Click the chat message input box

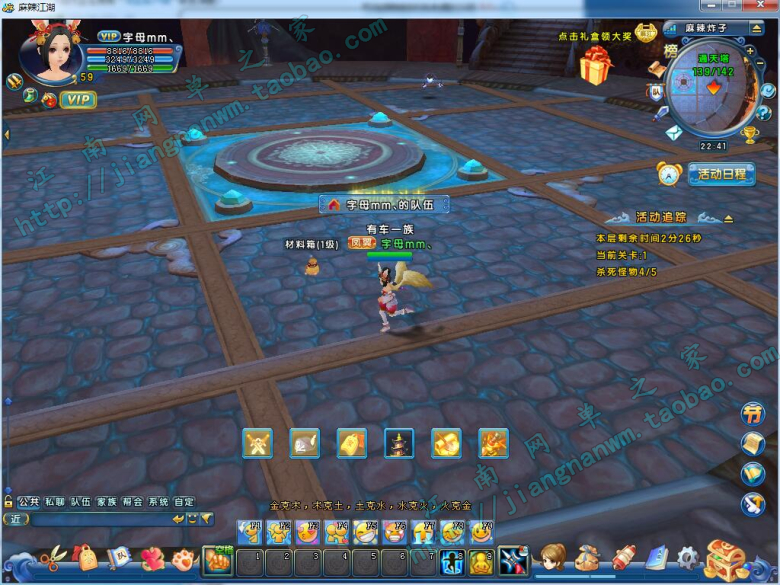[x=100, y=519]
